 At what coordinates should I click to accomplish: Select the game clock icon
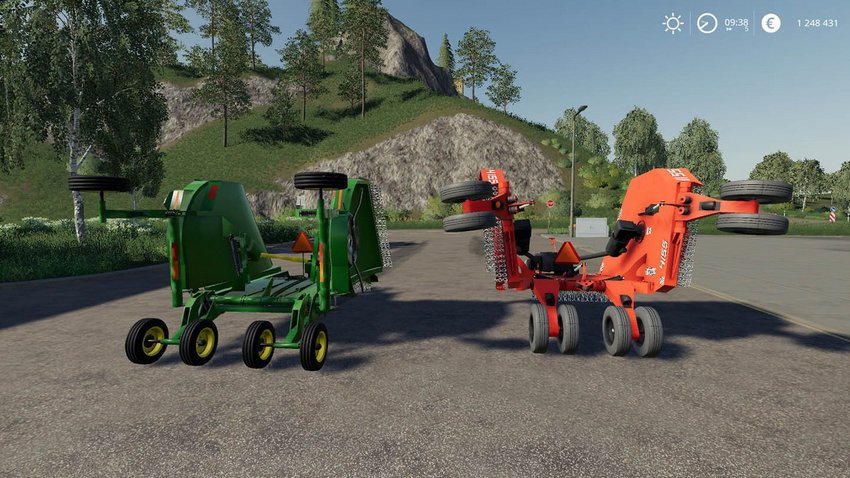click(707, 23)
